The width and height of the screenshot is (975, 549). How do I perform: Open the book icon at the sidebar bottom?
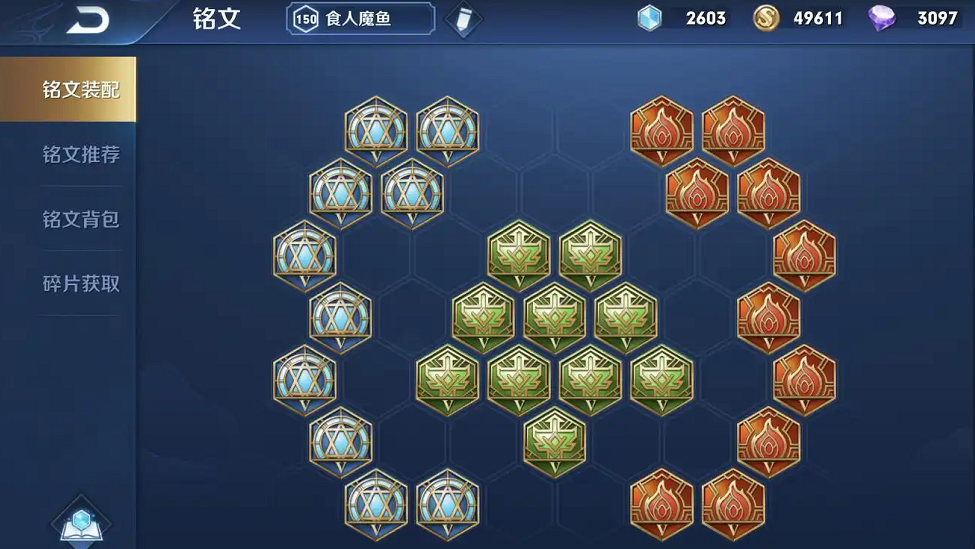[82, 522]
